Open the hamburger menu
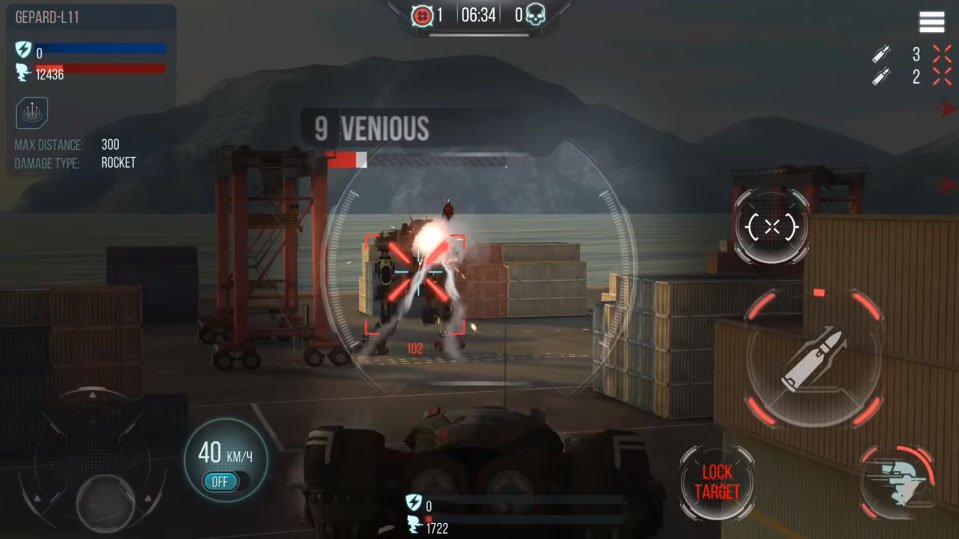Viewport: 959px width, 539px height. pyautogui.click(x=932, y=22)
